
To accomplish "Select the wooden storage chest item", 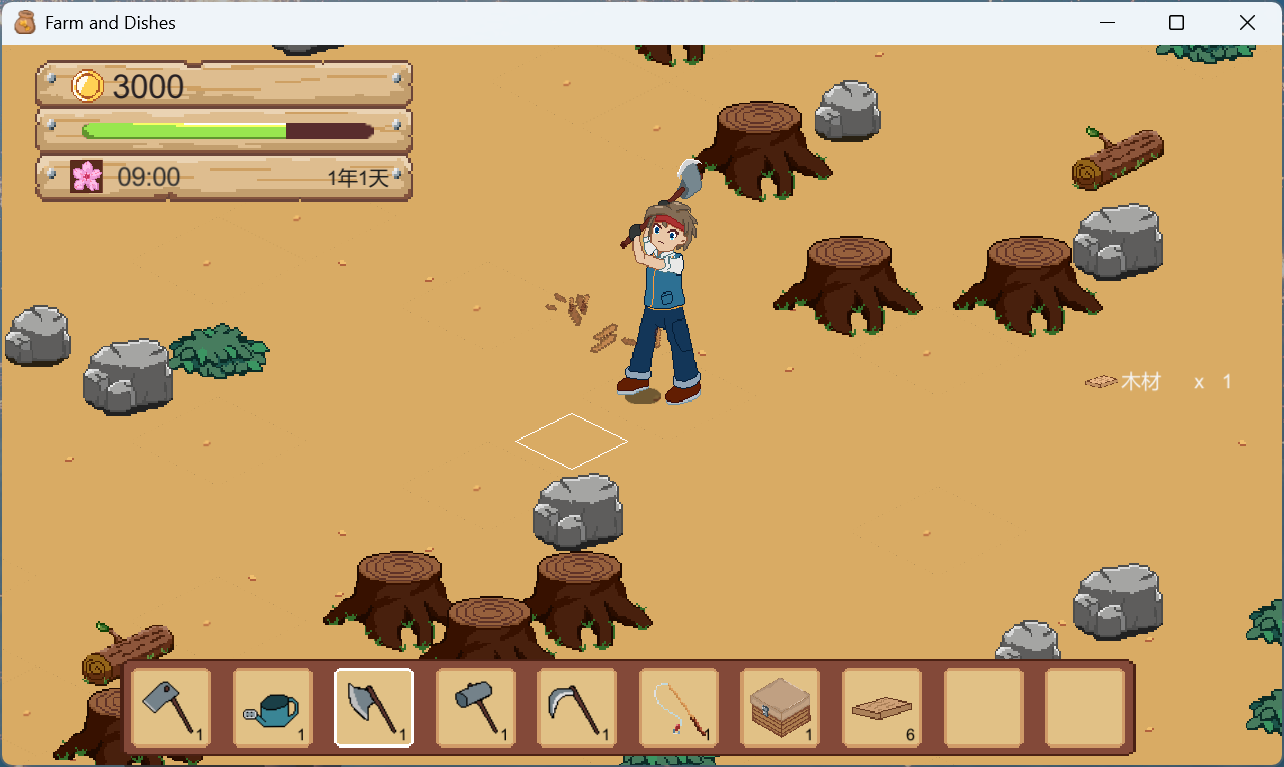I will 780,708.
